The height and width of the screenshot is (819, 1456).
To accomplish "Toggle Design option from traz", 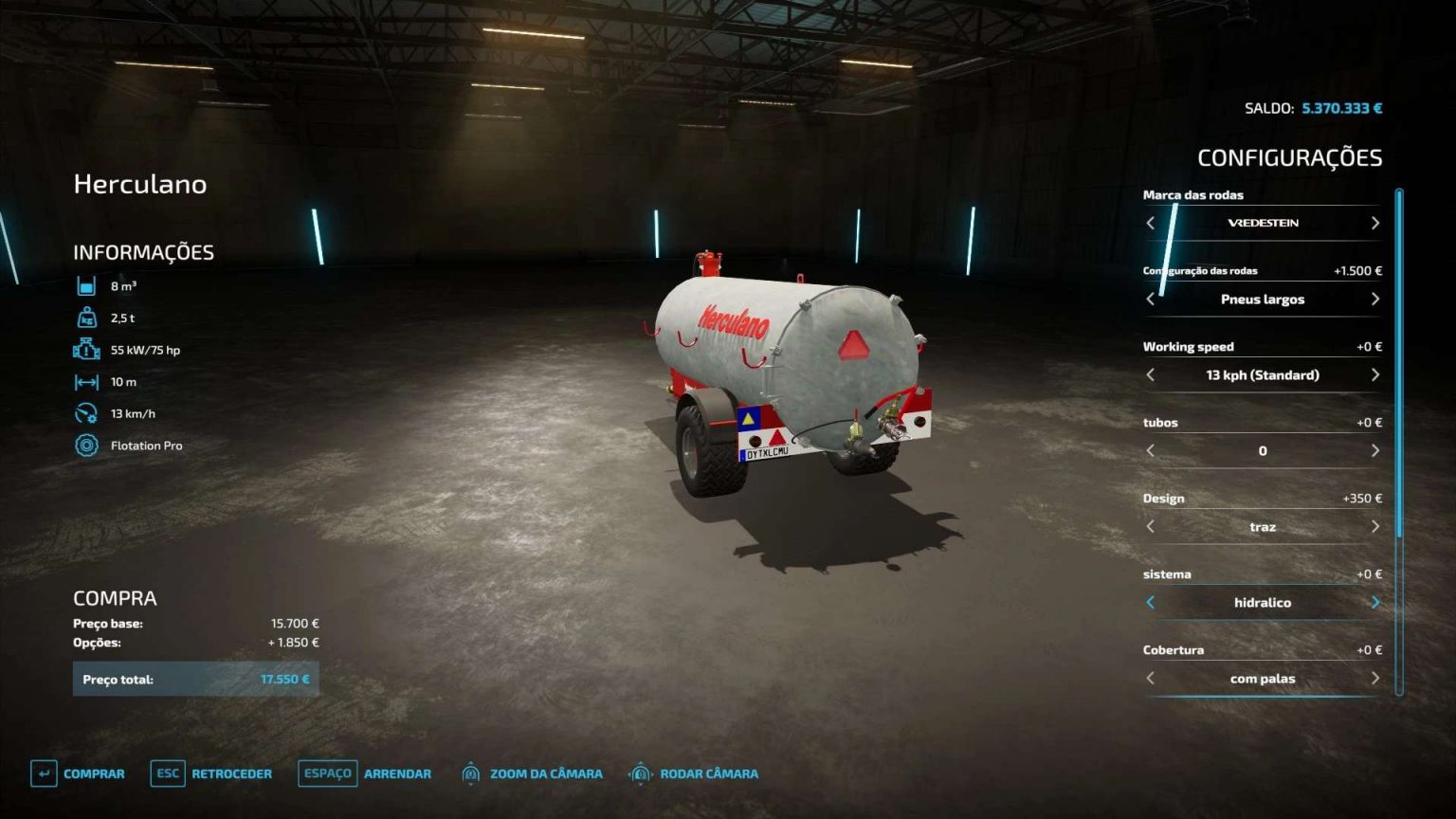I will 1374,526.
